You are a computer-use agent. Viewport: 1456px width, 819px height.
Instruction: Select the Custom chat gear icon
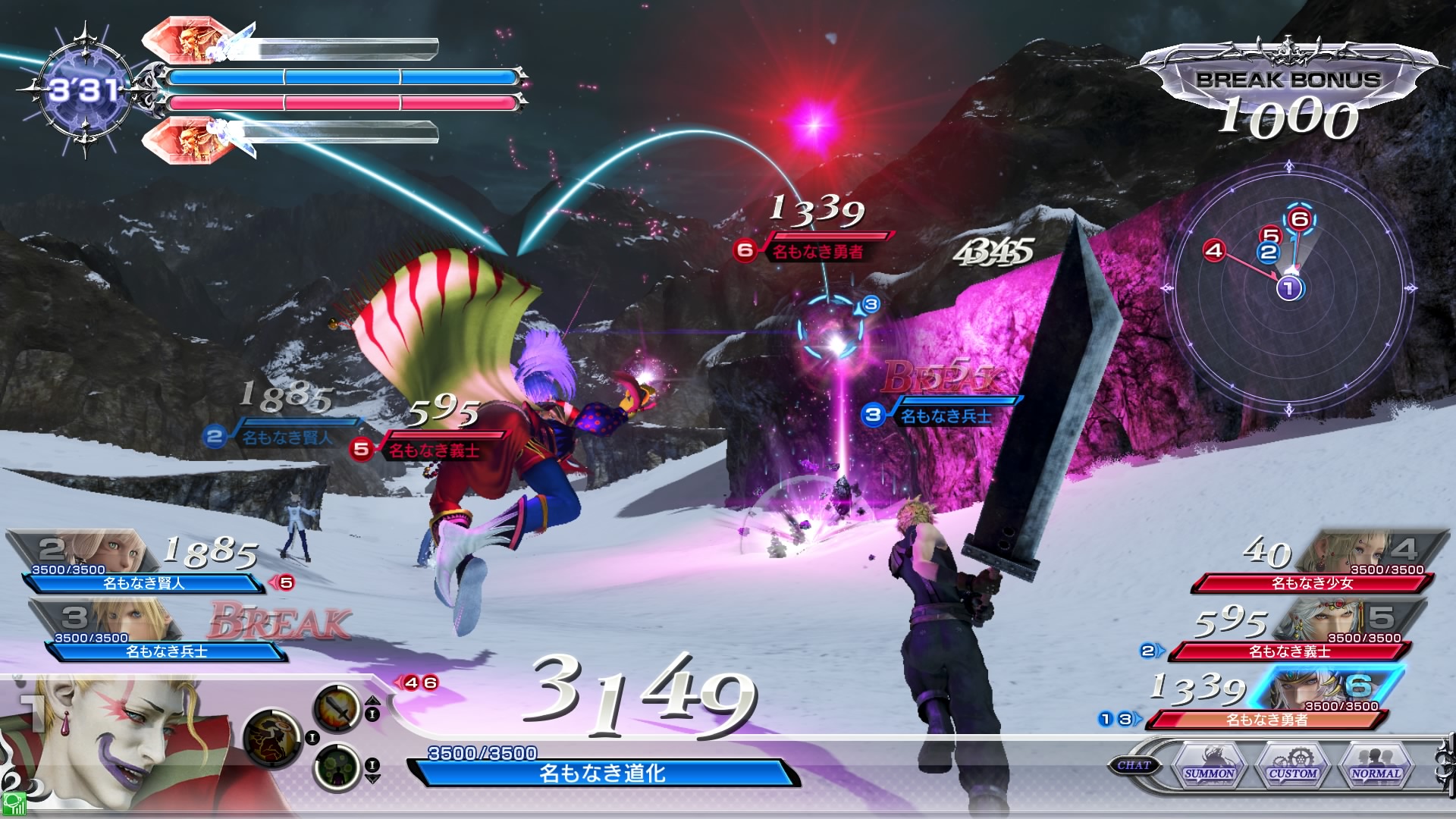coord(1293,772)
